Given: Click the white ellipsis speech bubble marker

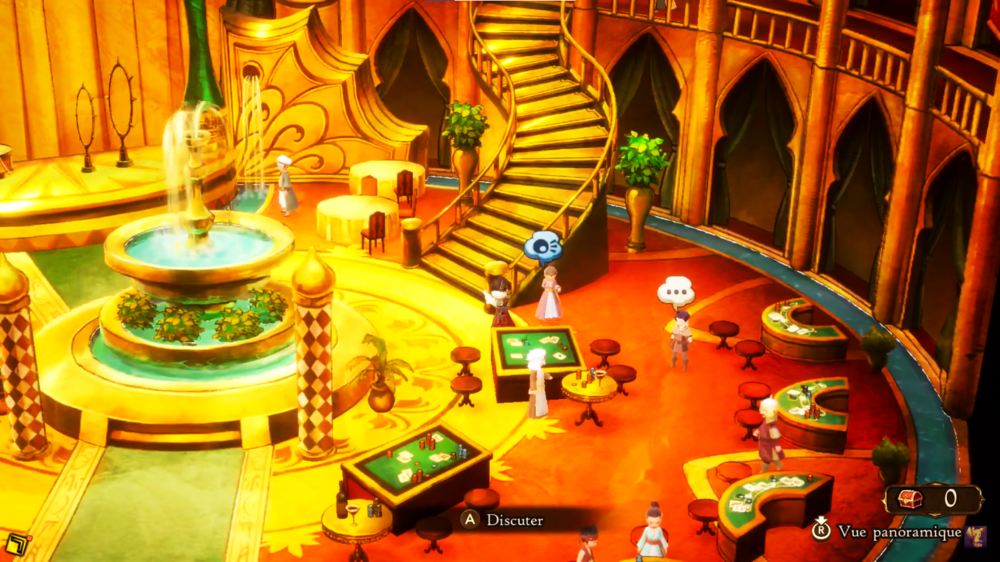Looking at the screenshot, I should 676,292.
